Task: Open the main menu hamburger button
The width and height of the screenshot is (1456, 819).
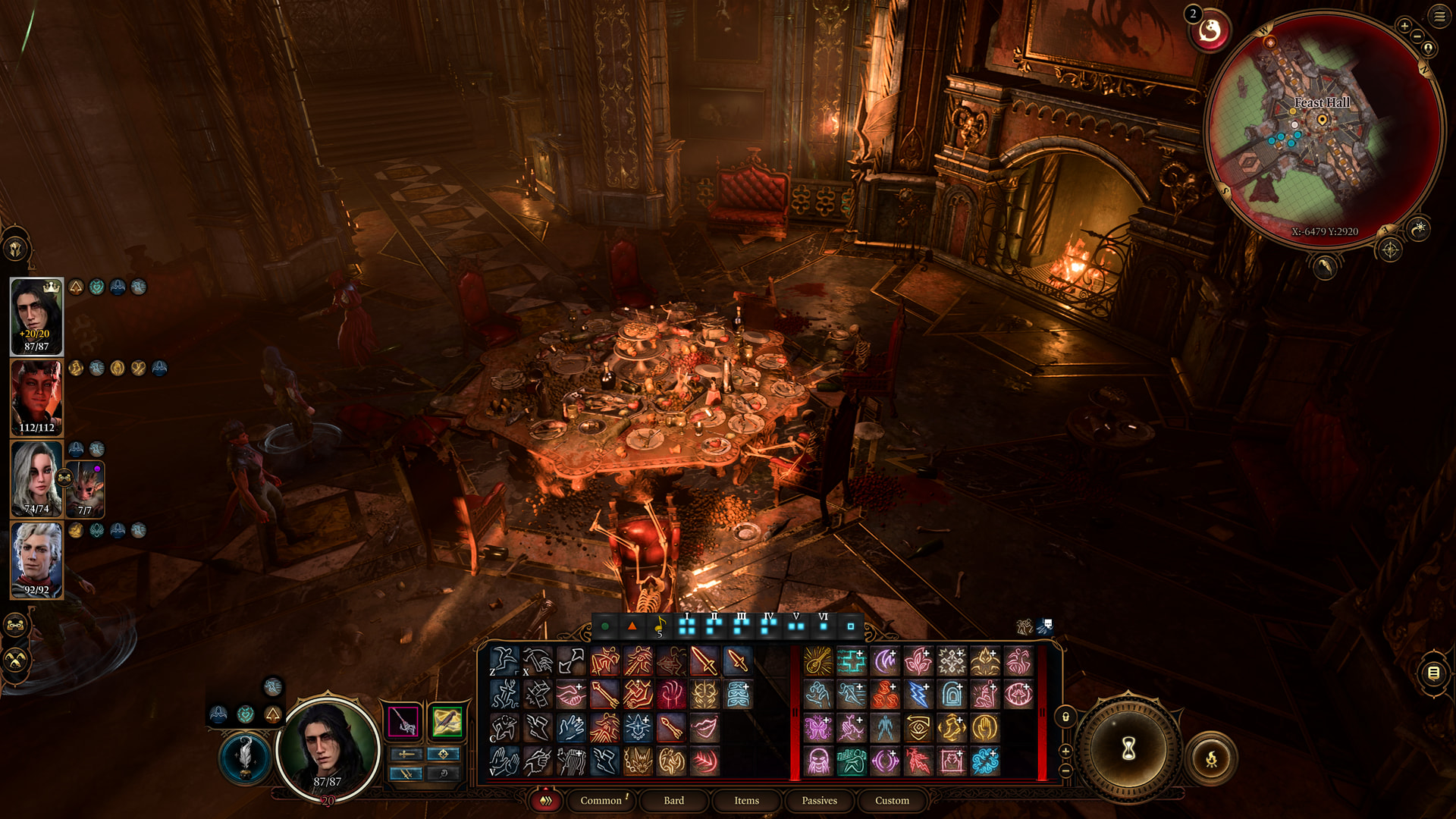Action: (x=1439, y=16)
